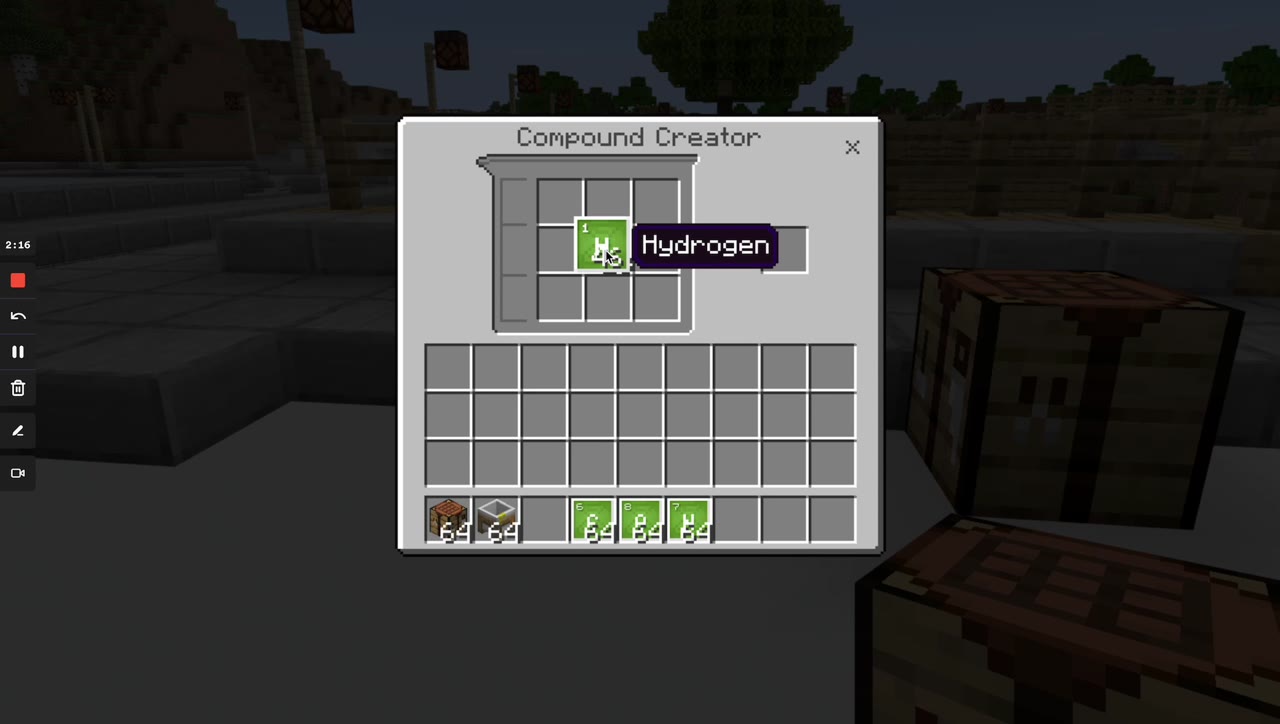Click the Hydrogen tooltip label
1280x724 pixels.
(705, 245)
